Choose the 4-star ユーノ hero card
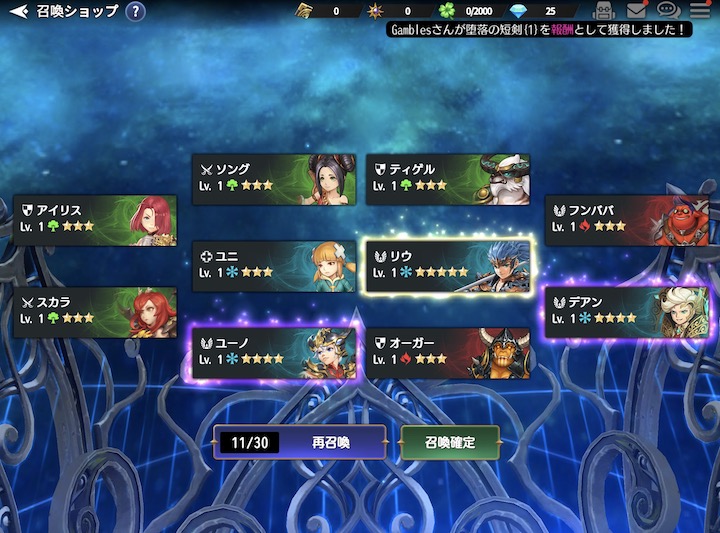The width and height of the screenshot is (720, 533). pyautogui.click(x=274, y=353)
